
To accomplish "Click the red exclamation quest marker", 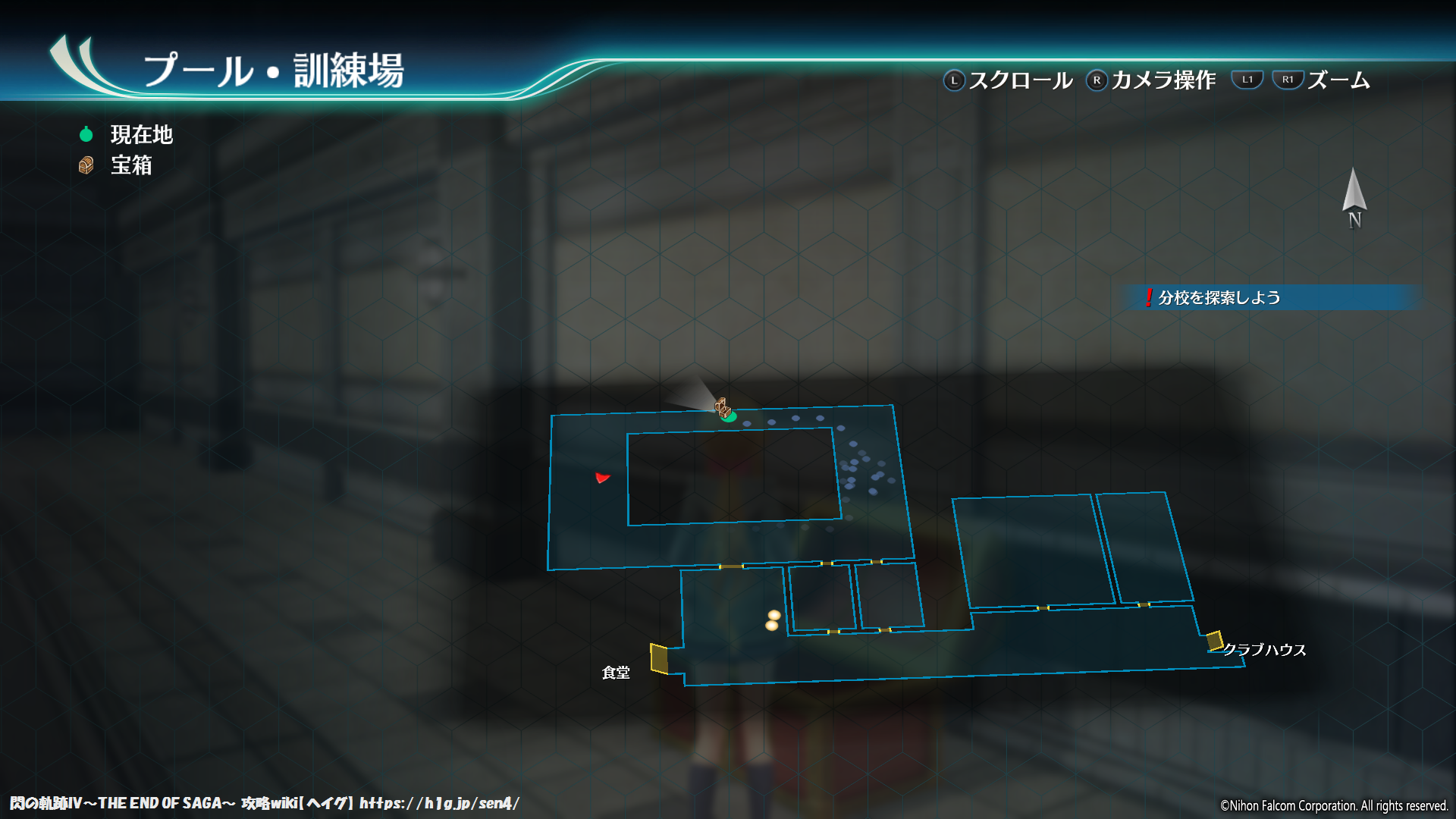I will (x=1147, y=299).
